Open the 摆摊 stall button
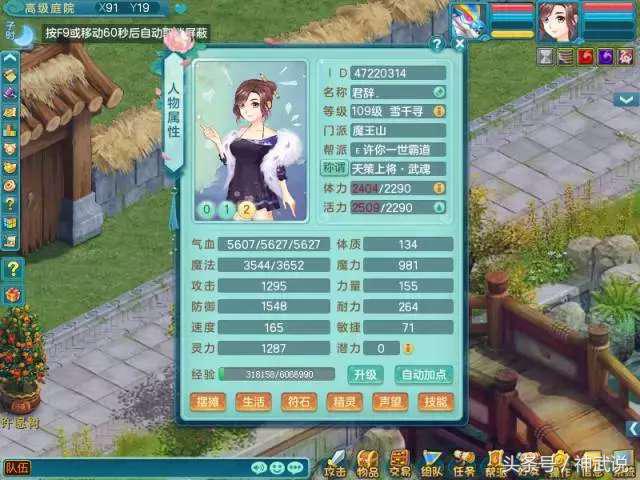640x480 pixels. 210,402
